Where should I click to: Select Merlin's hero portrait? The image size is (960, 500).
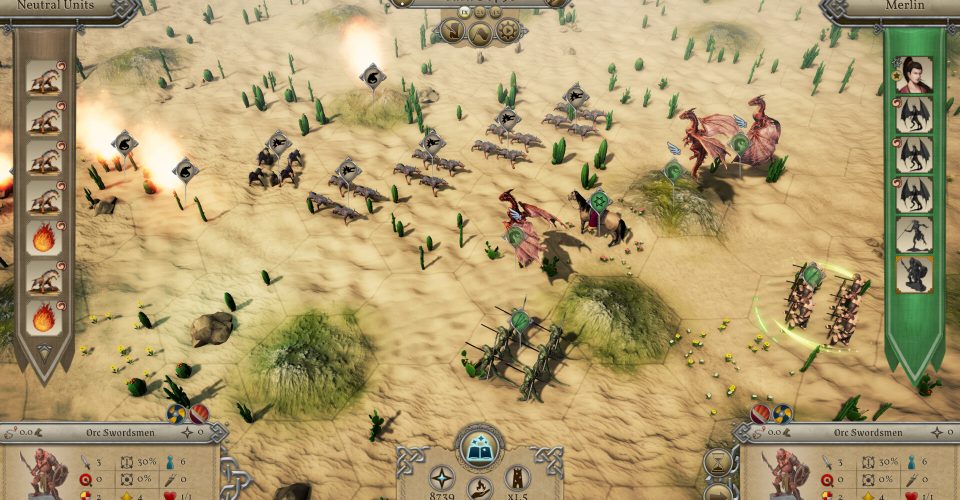tap(914, 75)
